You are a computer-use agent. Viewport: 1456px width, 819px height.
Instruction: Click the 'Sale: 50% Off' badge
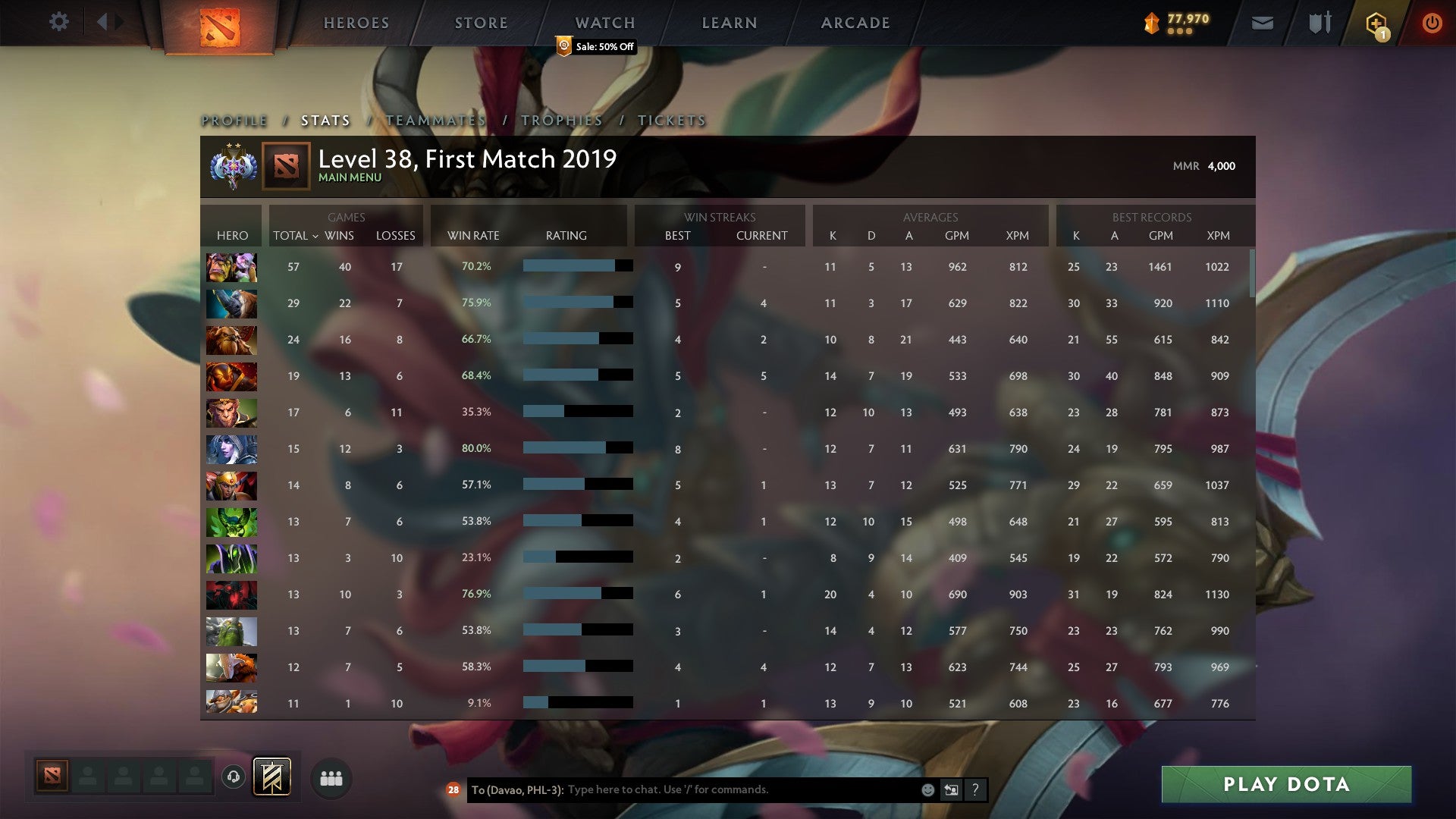(596, 47)
